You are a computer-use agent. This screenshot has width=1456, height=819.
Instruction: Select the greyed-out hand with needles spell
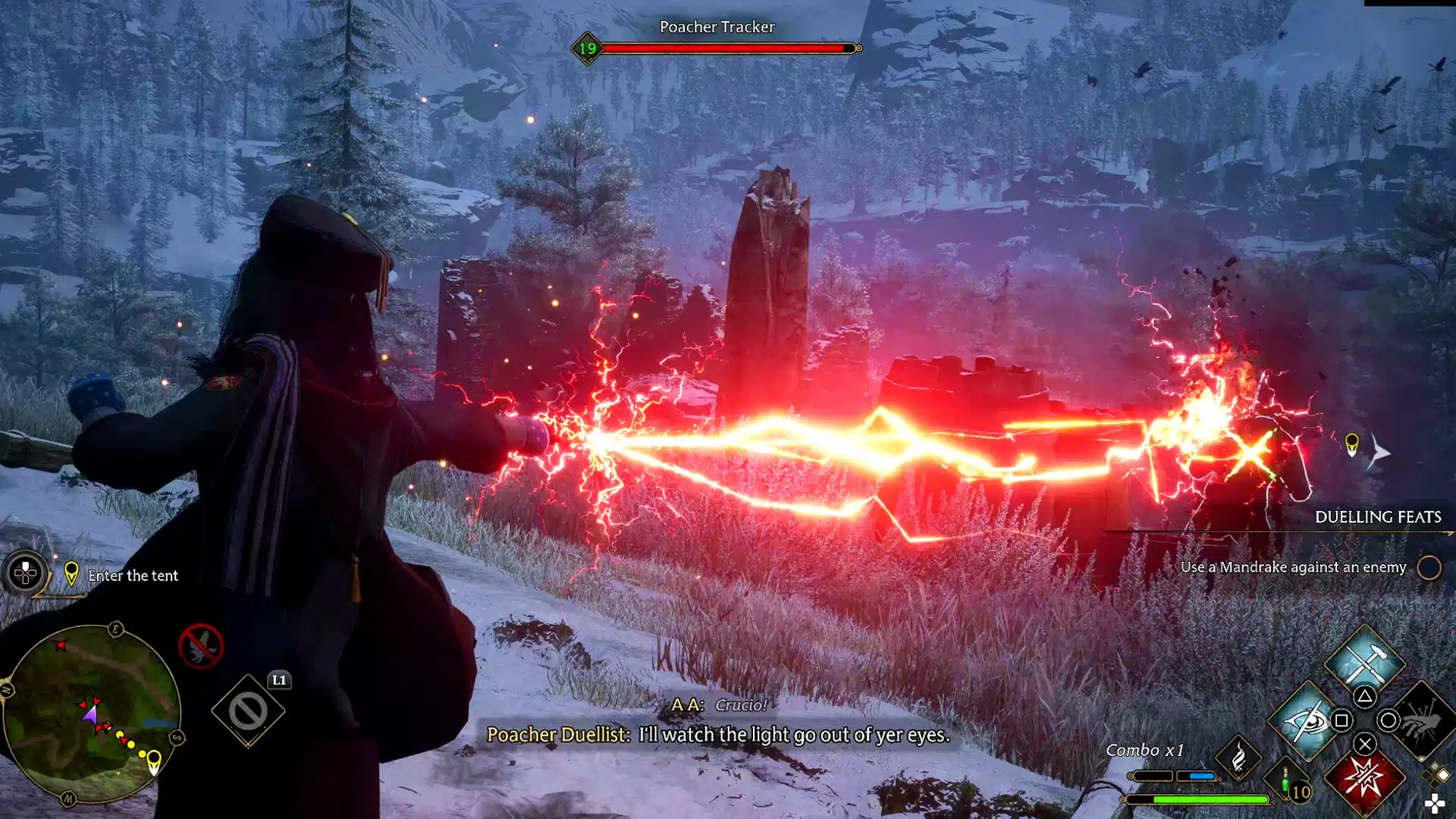coord(1423,721)
